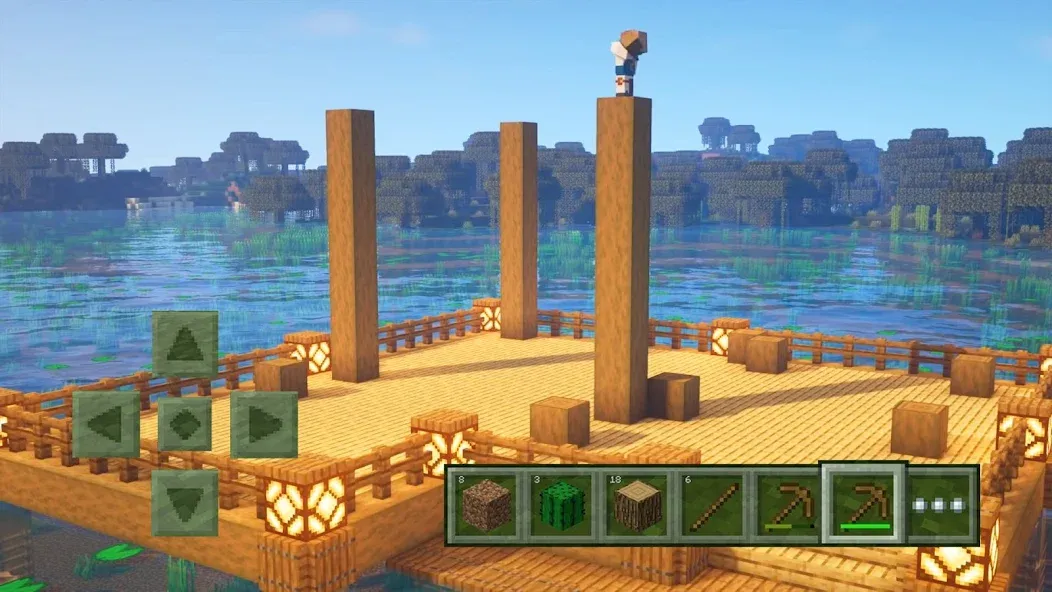This screenshot has width=1052, height=592.
Task: Tap the move backward down arrow
Action: pyautogui.click(x=185, y=502)
